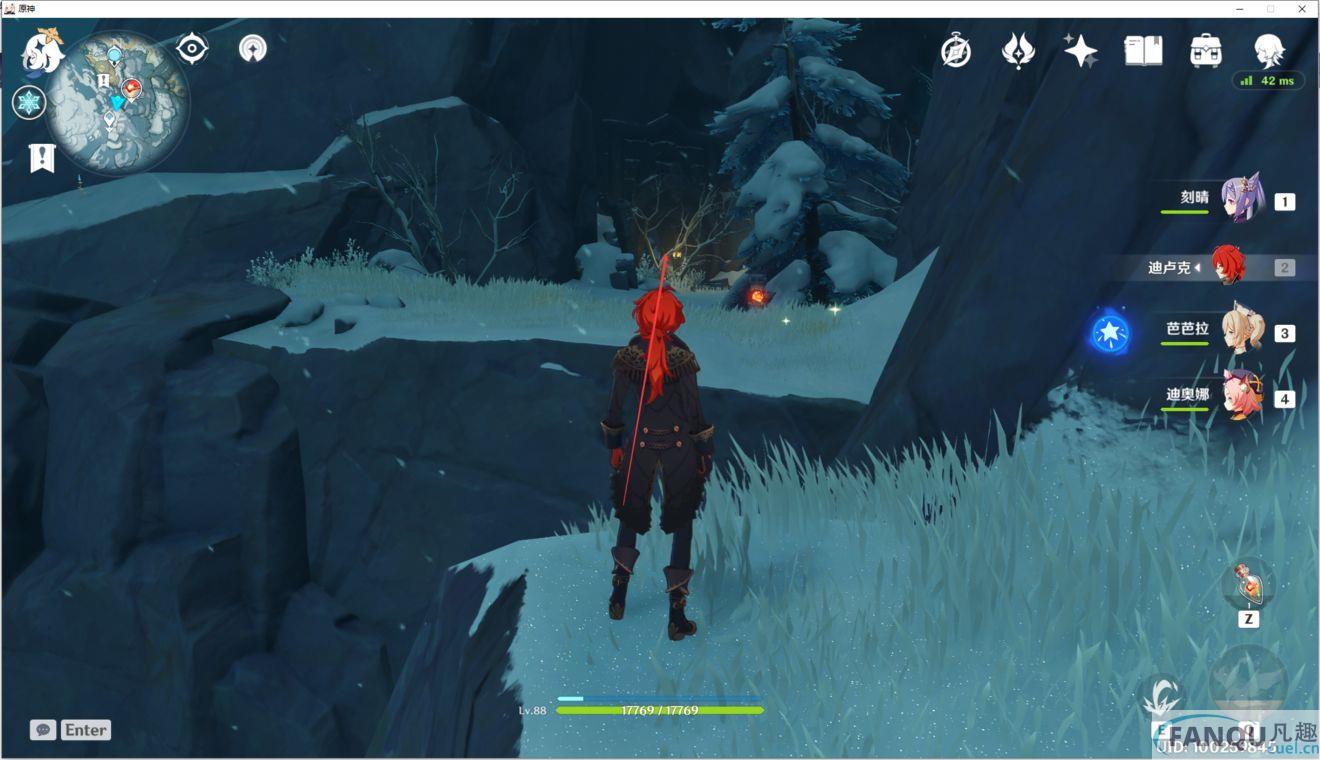Open the Adventurer Handbook book icon
Image resolution: width=1320 pixels, height=760 pixels.
click(1143, 50)
